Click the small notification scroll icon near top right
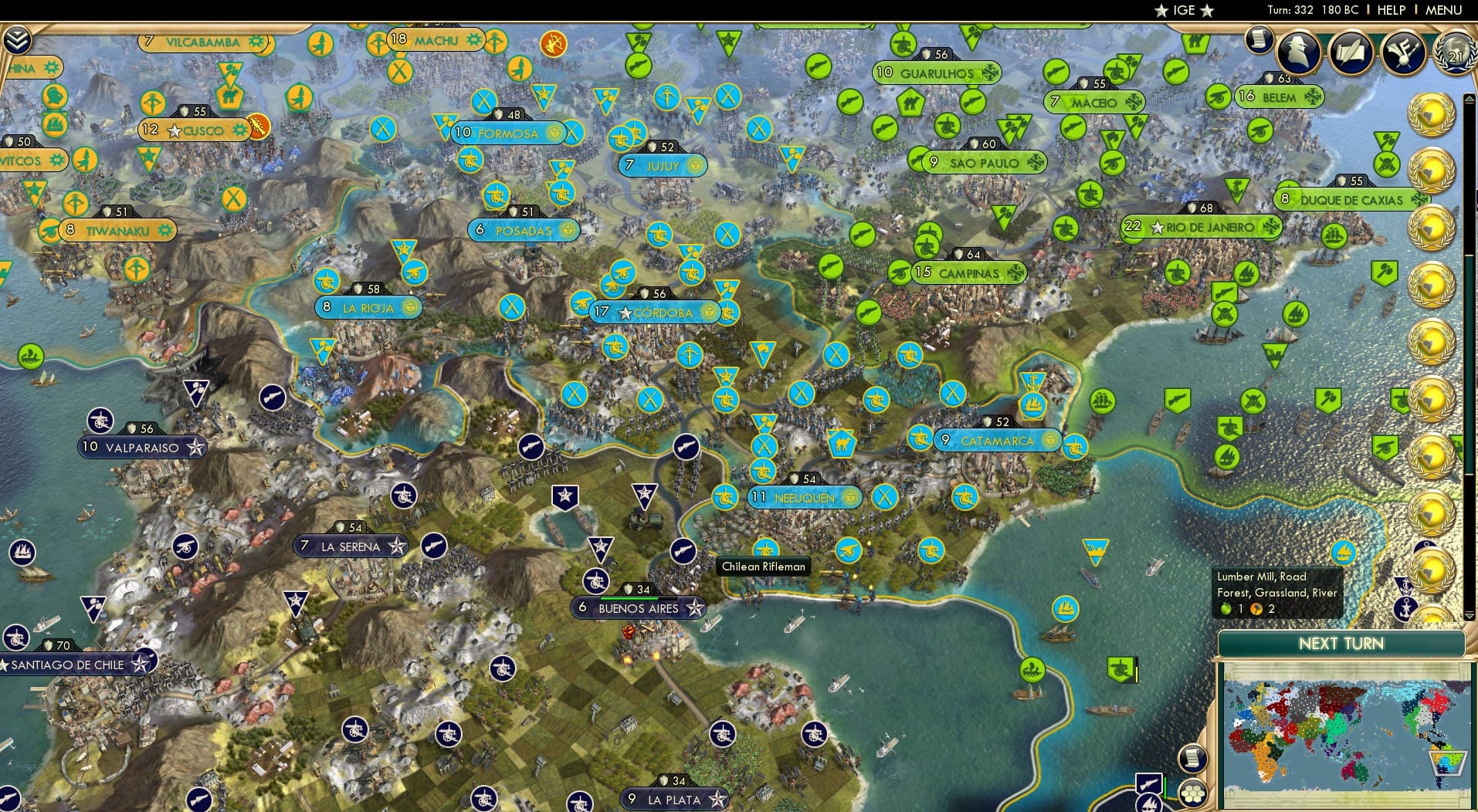The height and width of the screenshot is (812, 1478). click(1257, 39)
